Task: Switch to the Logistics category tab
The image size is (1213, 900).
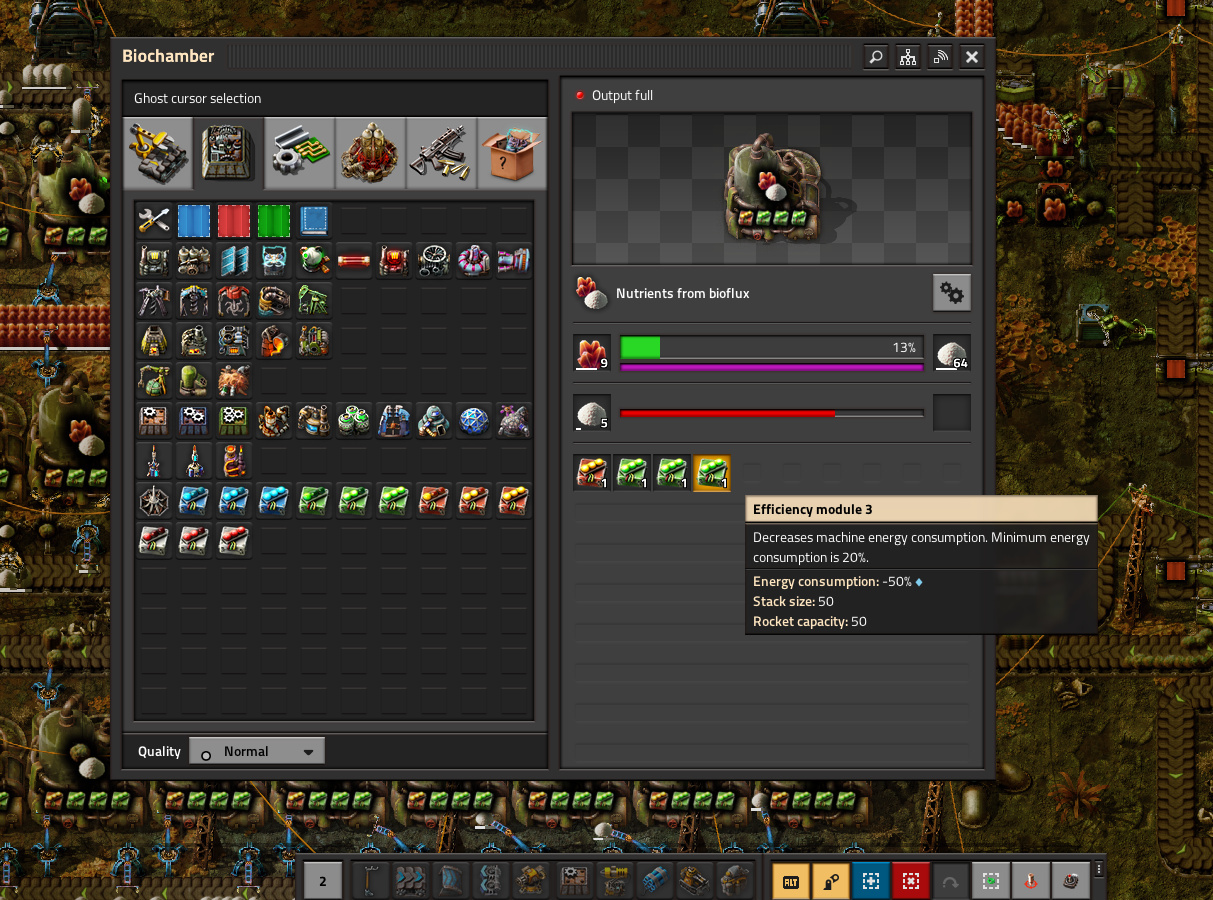Action: [x=158, y=153]
